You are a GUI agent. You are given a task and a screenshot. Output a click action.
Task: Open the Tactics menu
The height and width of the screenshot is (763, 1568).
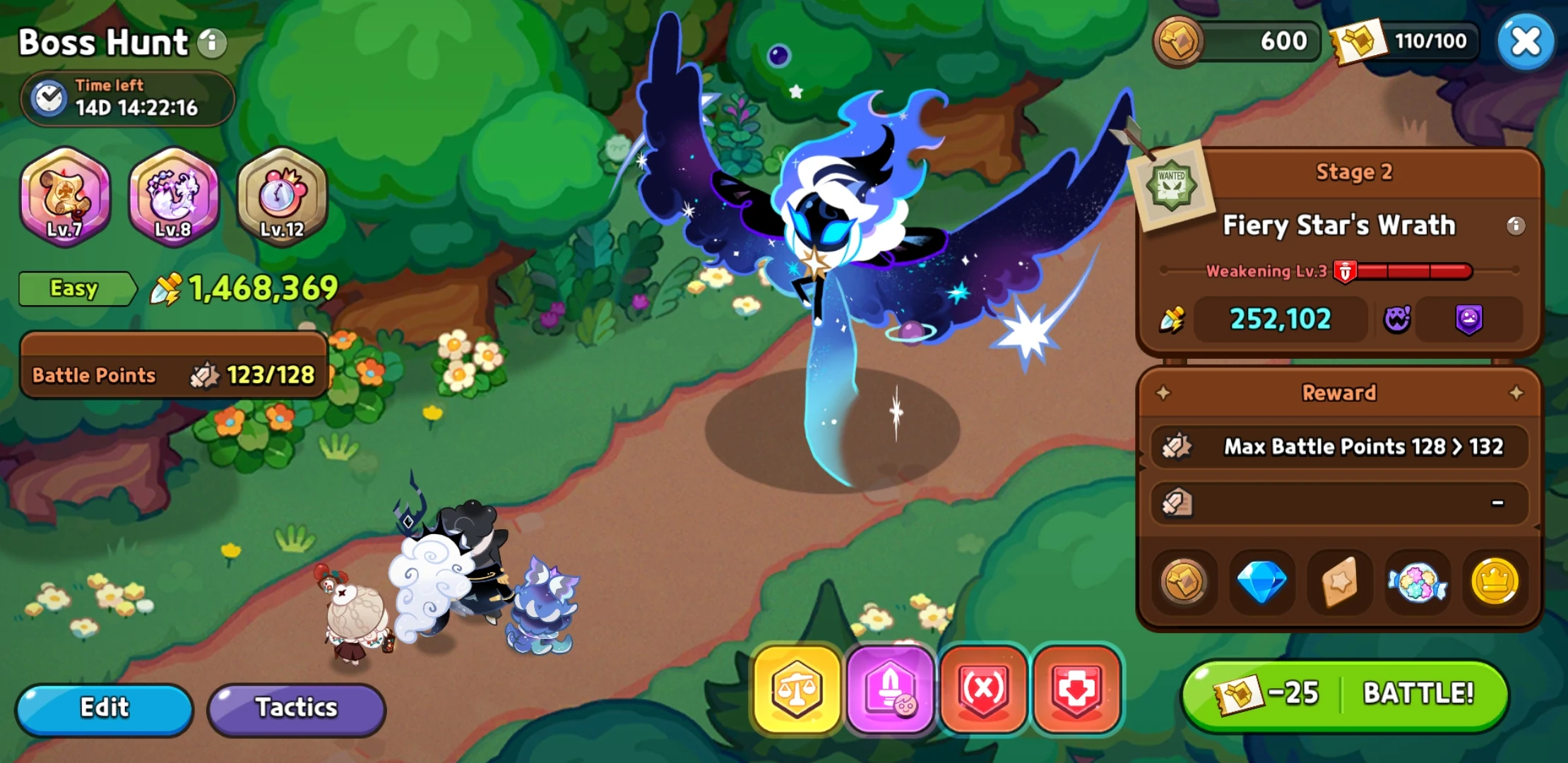tap(296, 707)
